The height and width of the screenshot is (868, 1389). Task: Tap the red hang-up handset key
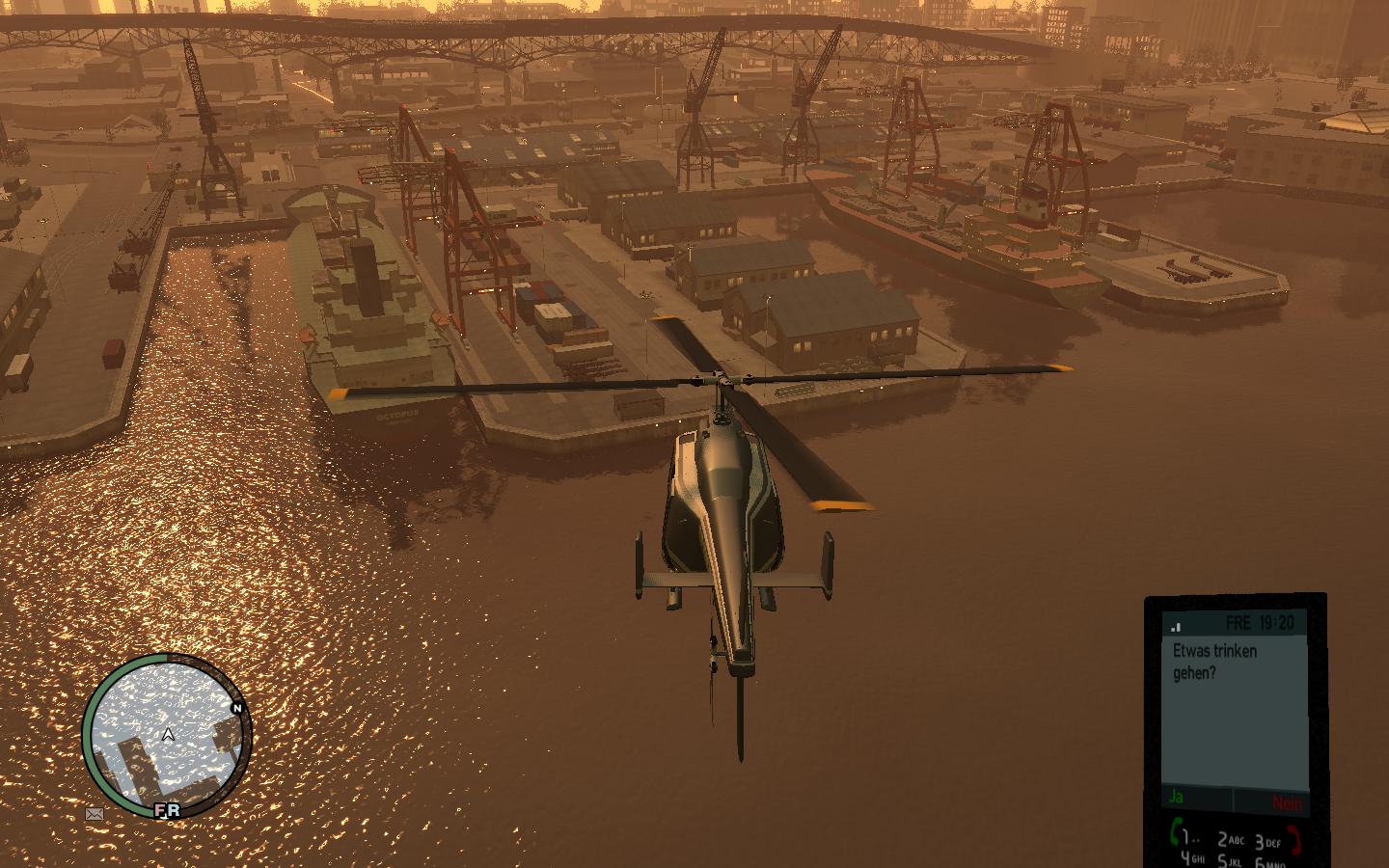(1295, 837)
